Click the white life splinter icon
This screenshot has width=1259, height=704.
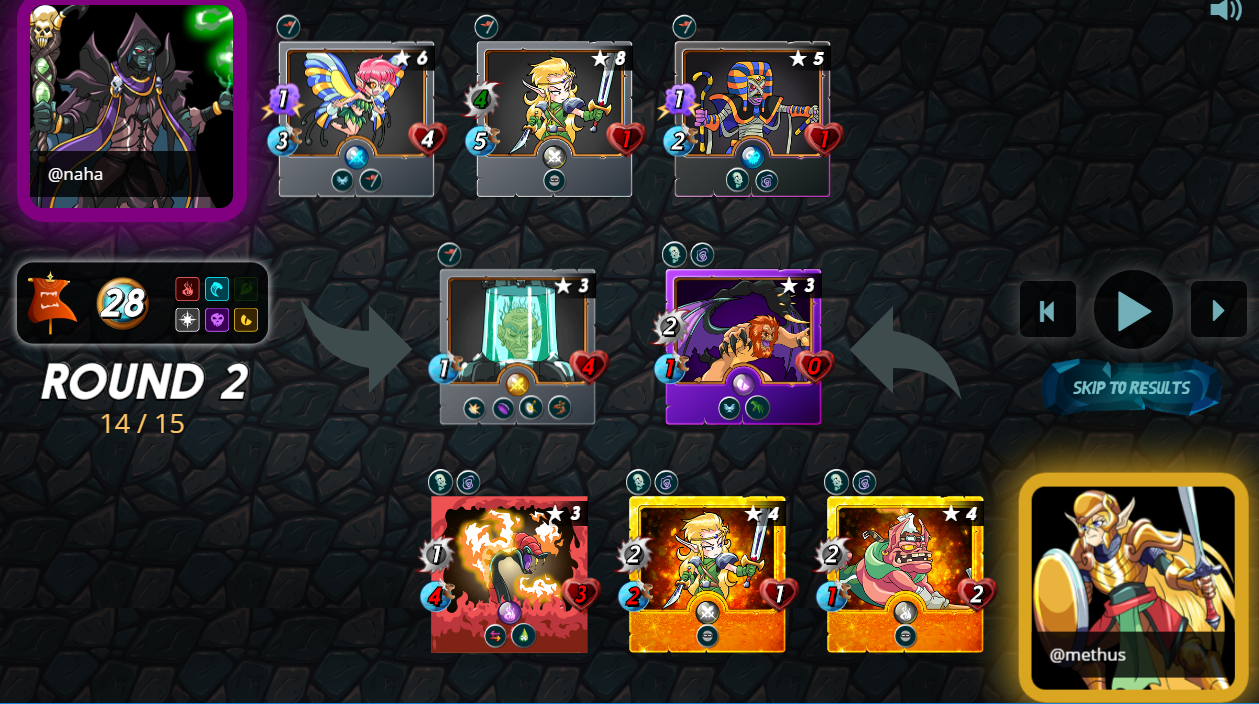pos(187,320)
